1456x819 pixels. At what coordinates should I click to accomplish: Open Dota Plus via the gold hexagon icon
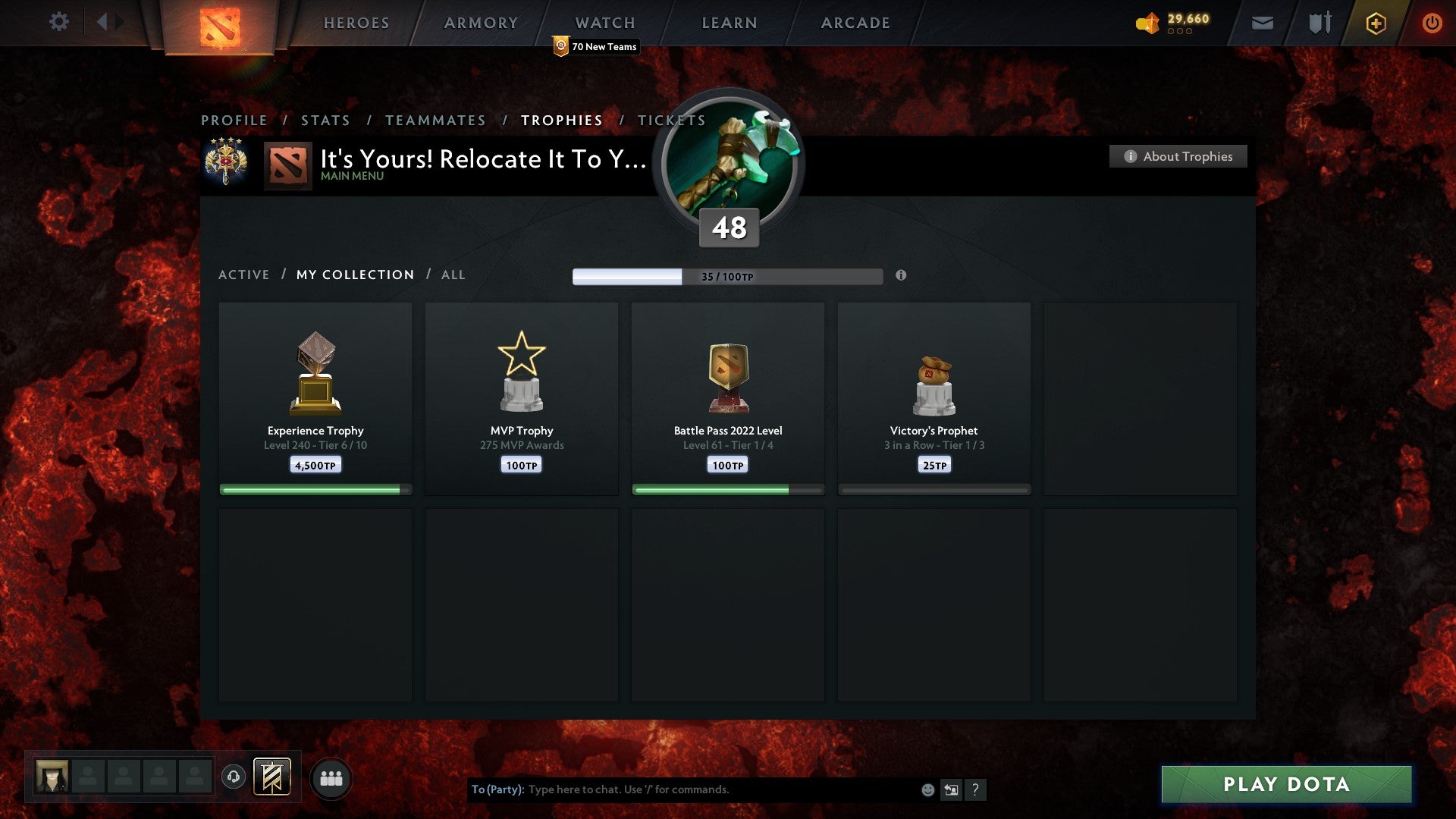[x=1375, y=23]
